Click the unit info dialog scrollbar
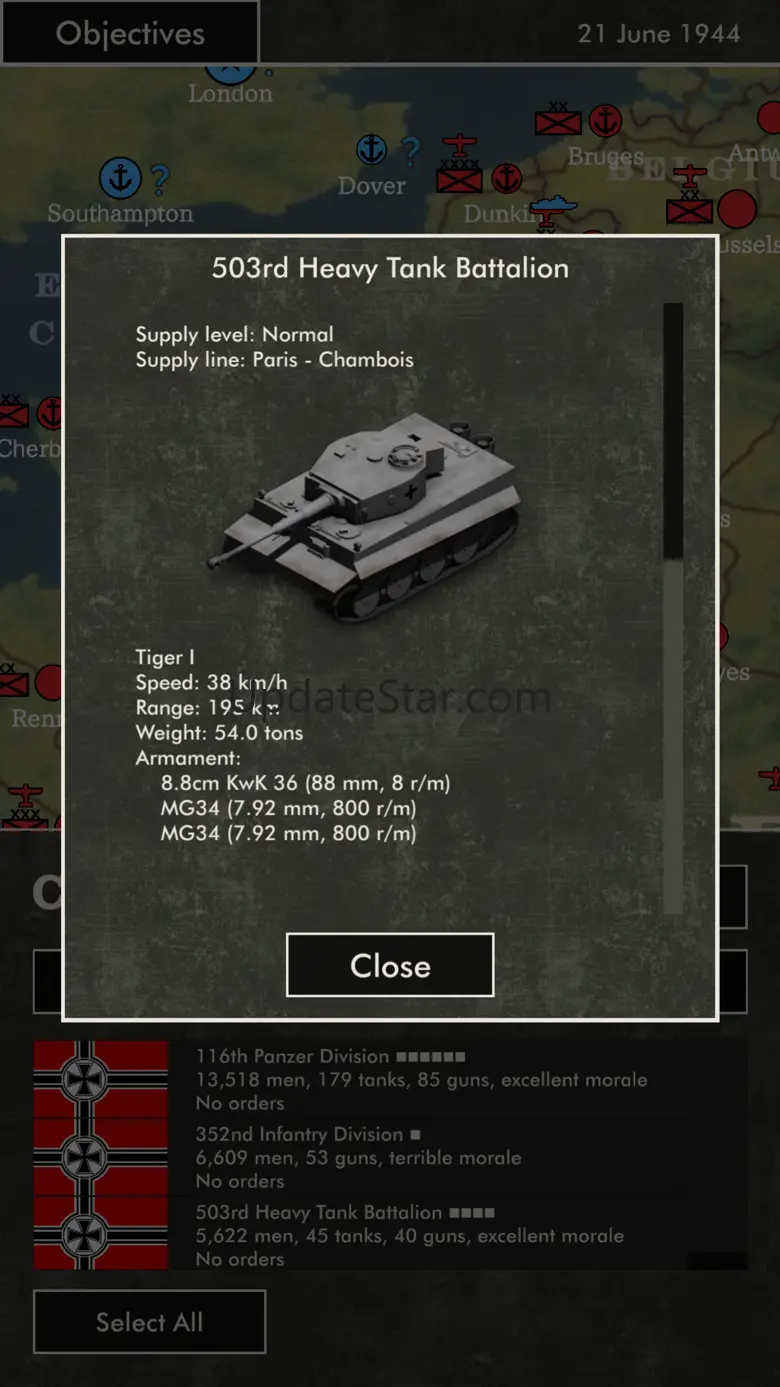Screen dimensions: 780x1387 point(673,430)
